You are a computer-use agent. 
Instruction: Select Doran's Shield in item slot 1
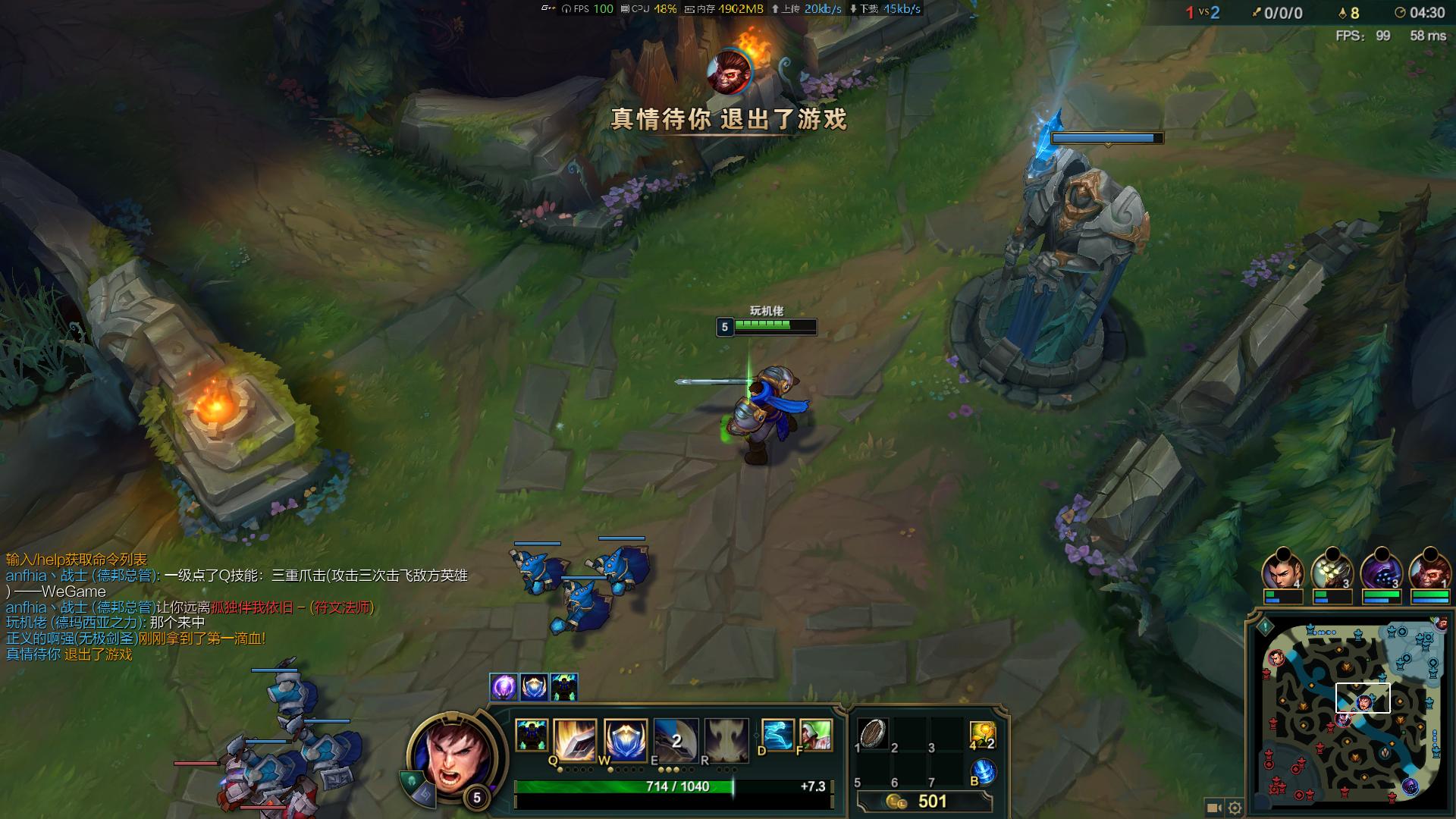[x=872, y=734]
